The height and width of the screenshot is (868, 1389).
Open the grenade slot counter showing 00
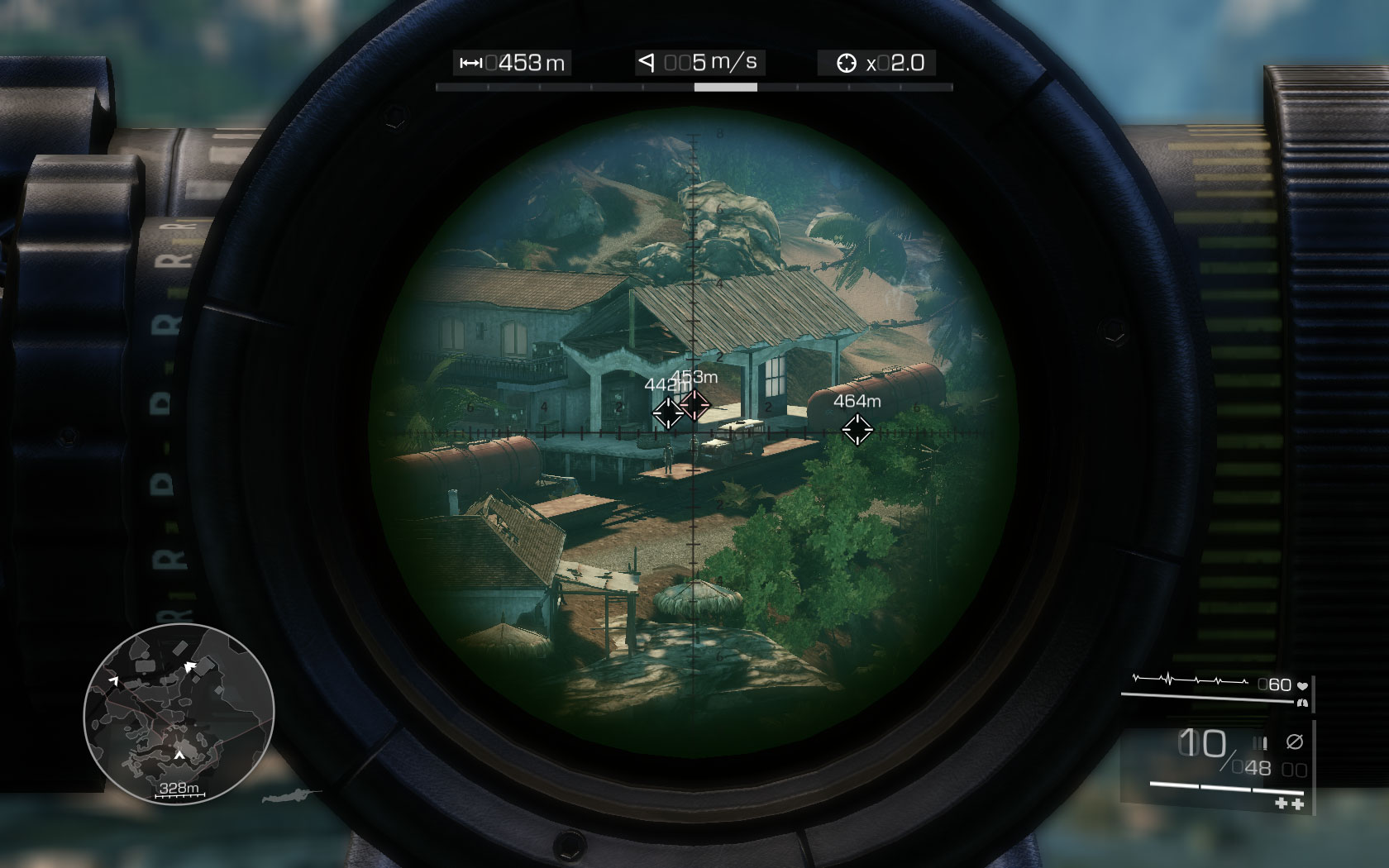[1292, 768]
